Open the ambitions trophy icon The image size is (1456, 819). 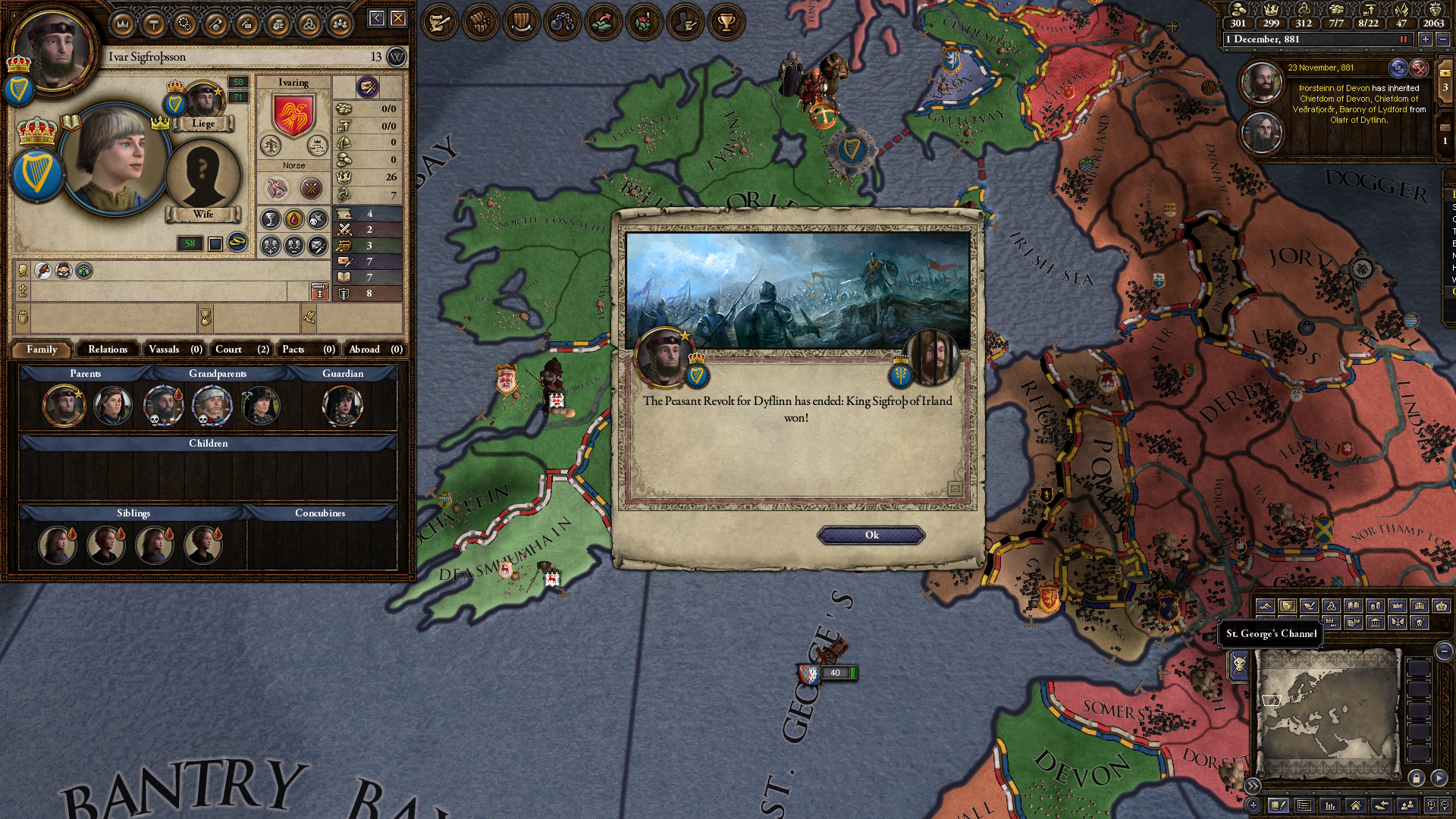coord(724,22)
